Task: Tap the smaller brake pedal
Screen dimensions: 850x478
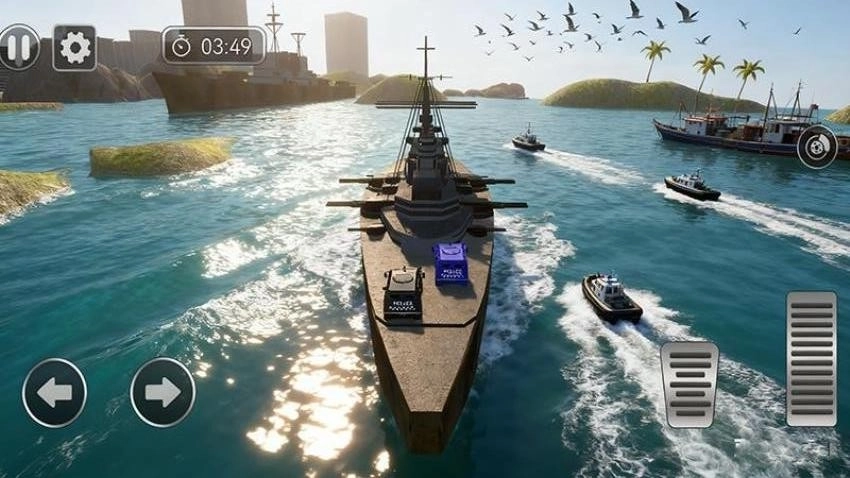Action: (x=689, y=385)
